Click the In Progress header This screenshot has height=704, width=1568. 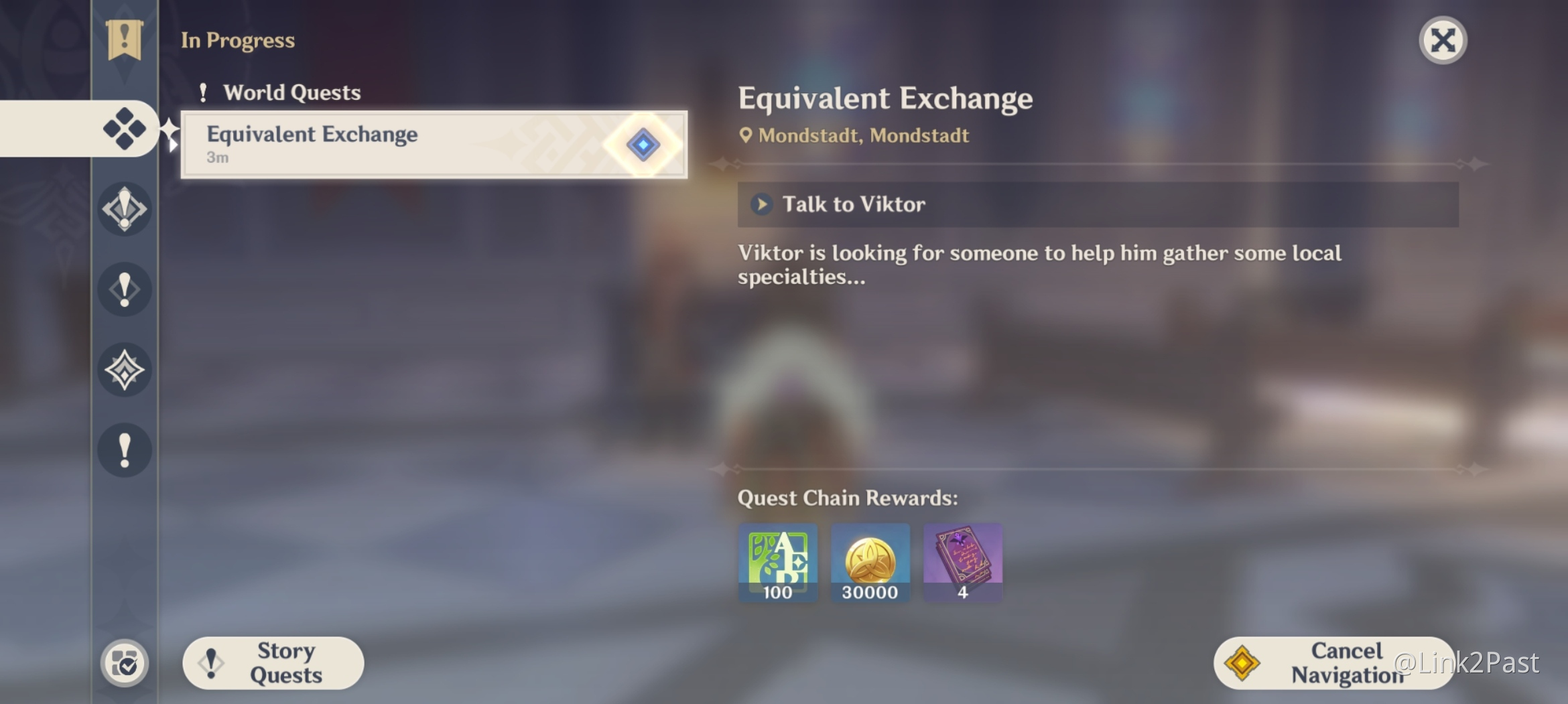(238, 40)
